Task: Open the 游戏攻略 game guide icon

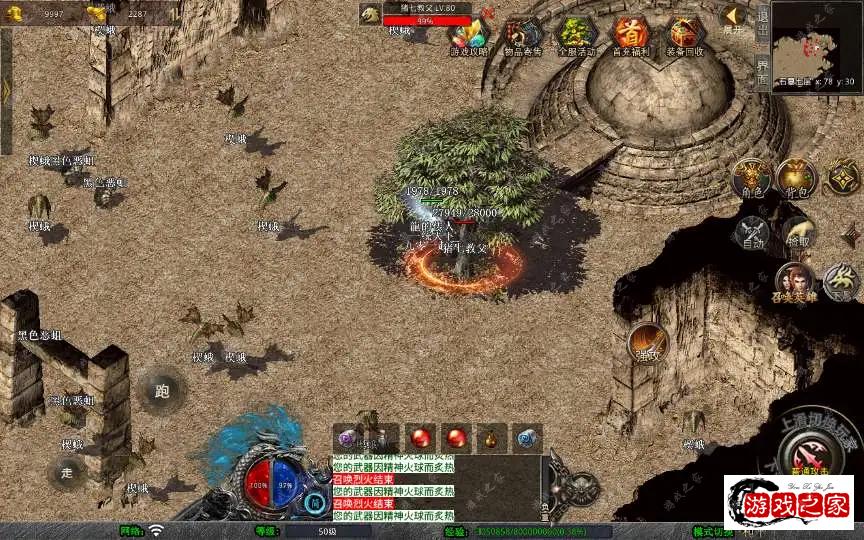Action: [467, 37]
